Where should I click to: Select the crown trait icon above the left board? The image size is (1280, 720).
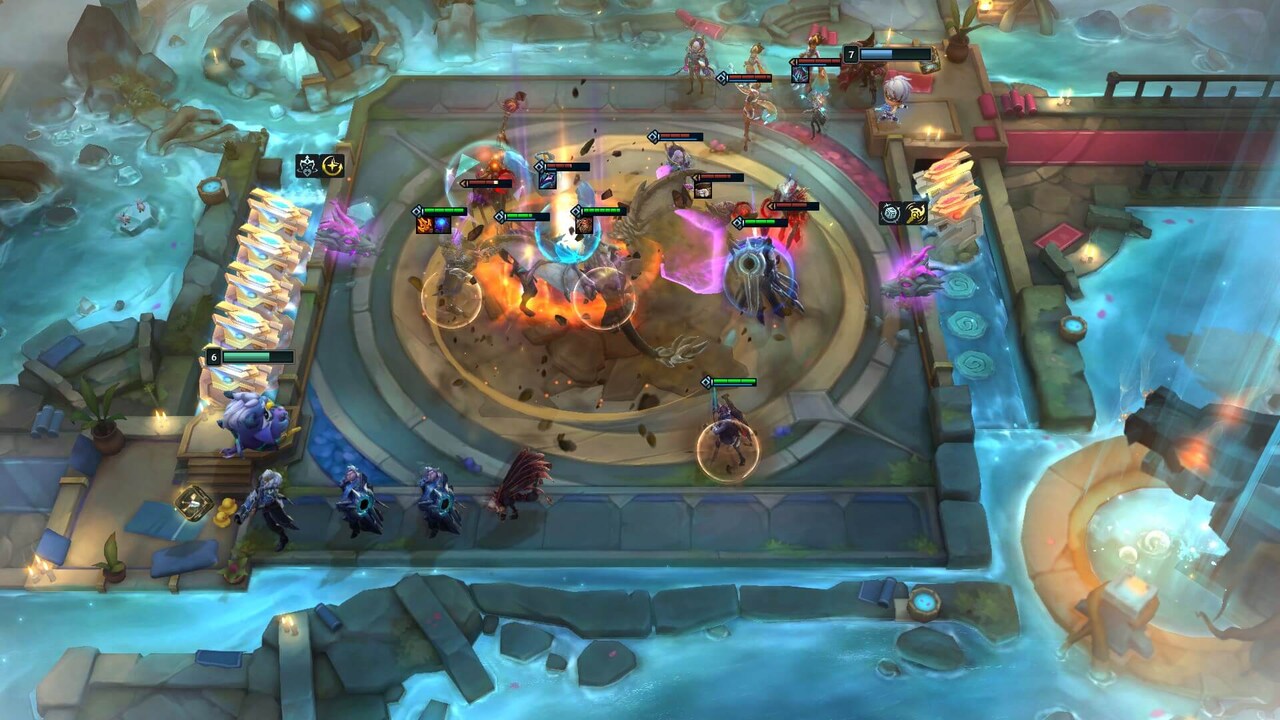point(308,166)
